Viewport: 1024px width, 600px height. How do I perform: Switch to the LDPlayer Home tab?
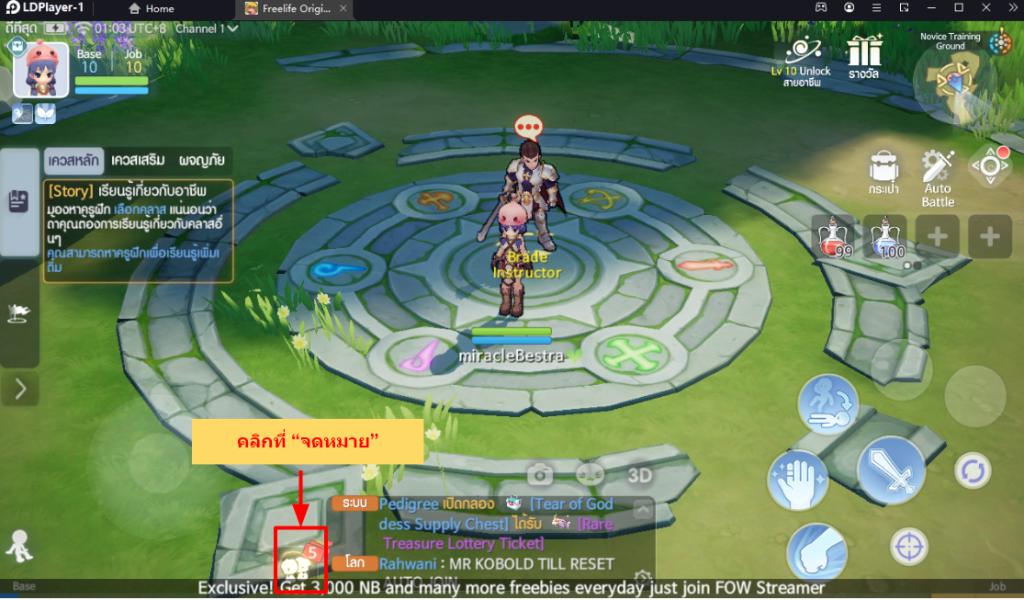click(150, 9)
